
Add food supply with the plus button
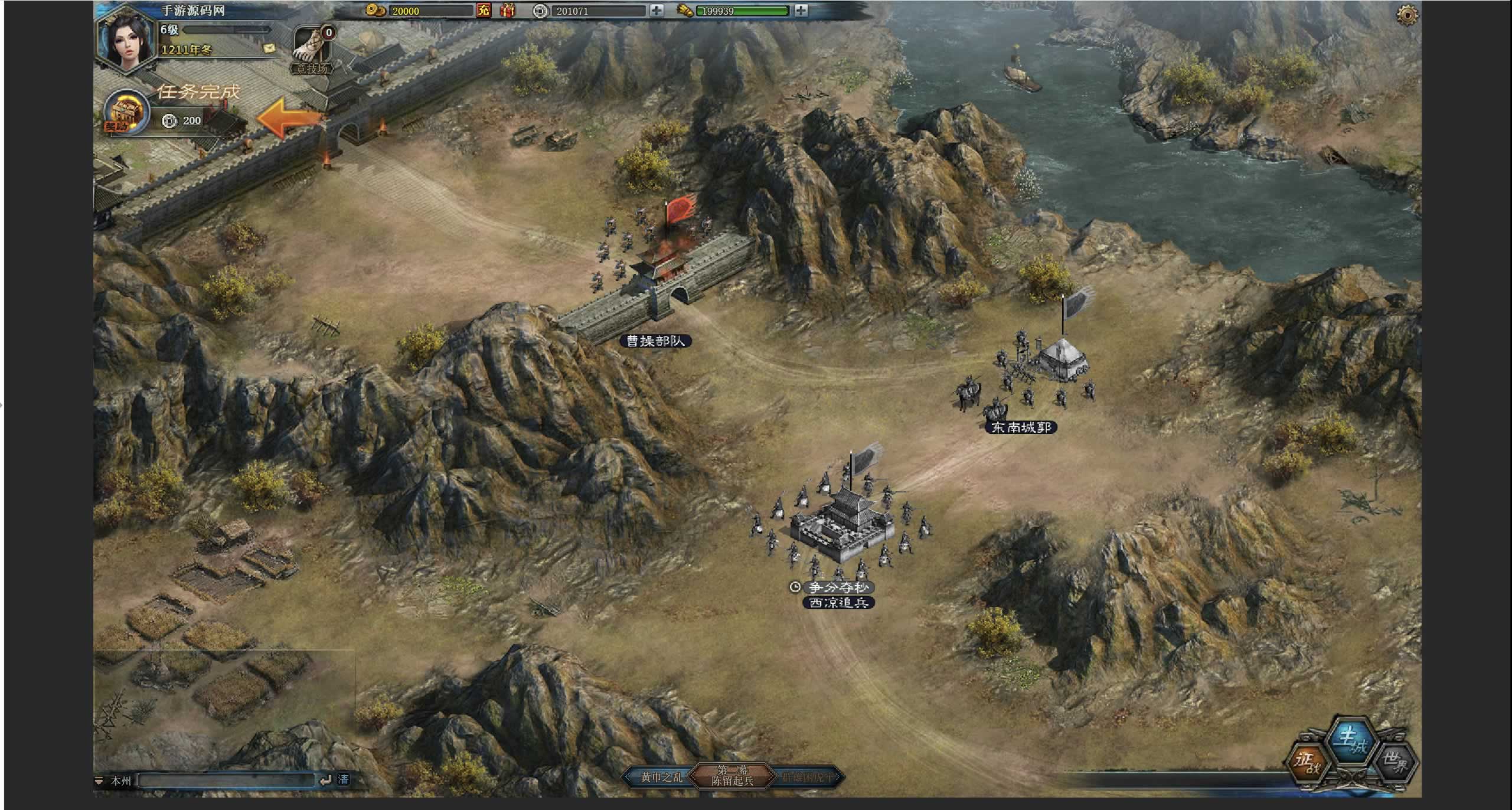[x=801, y=11]
